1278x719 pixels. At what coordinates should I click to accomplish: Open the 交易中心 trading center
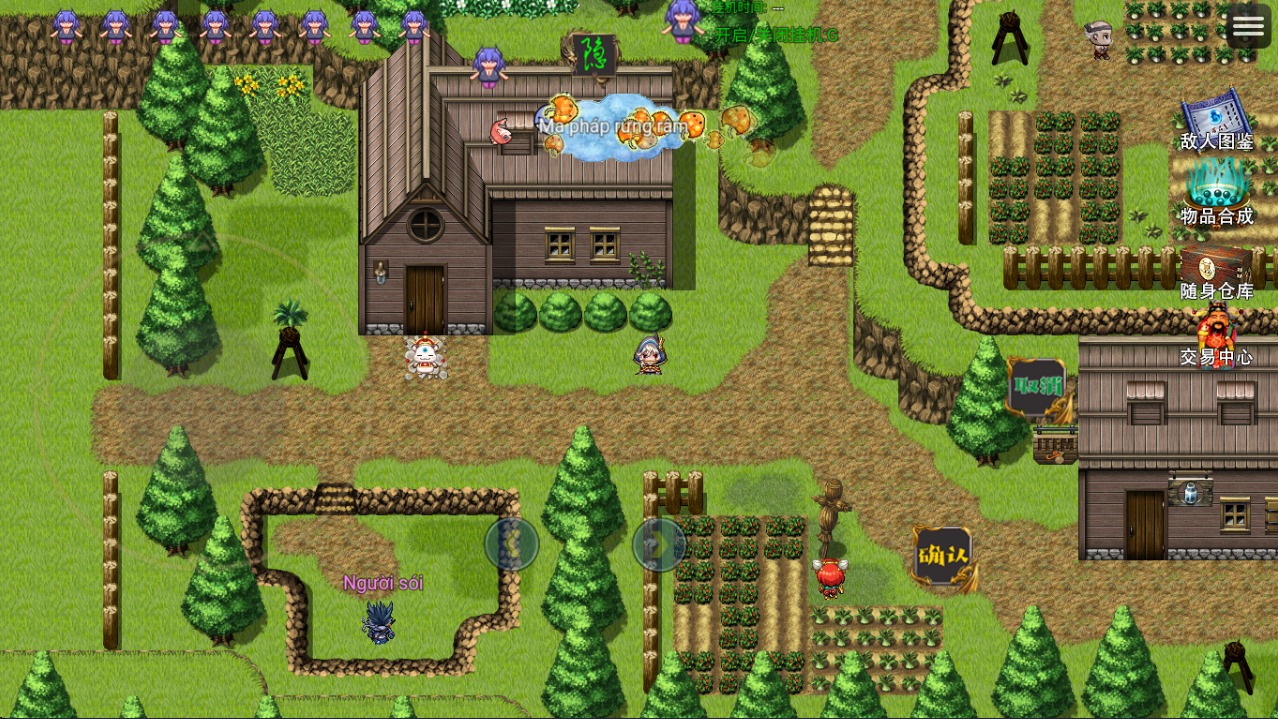tap(1216, 337)
